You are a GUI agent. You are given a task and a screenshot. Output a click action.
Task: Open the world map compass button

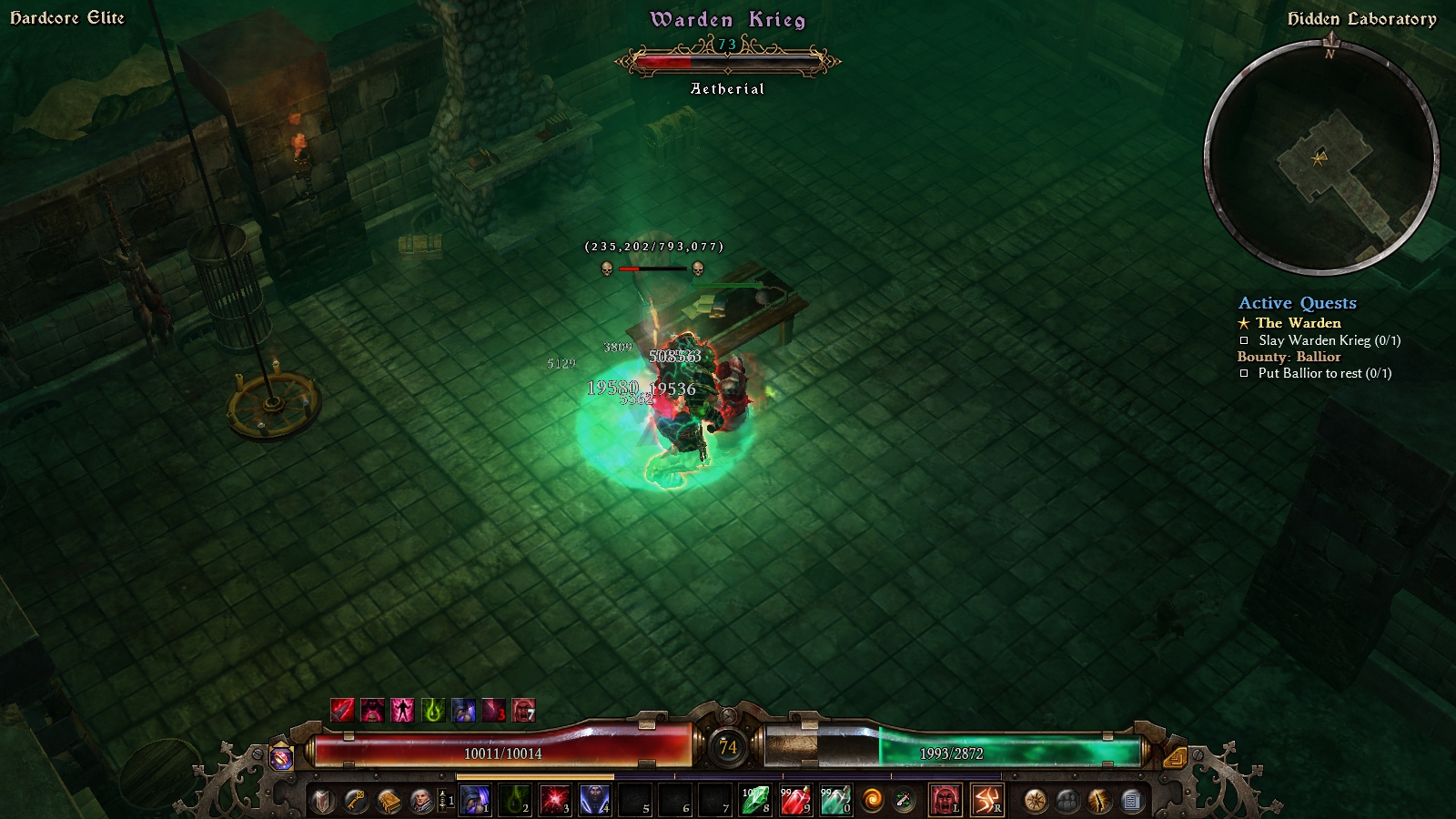1035,801
